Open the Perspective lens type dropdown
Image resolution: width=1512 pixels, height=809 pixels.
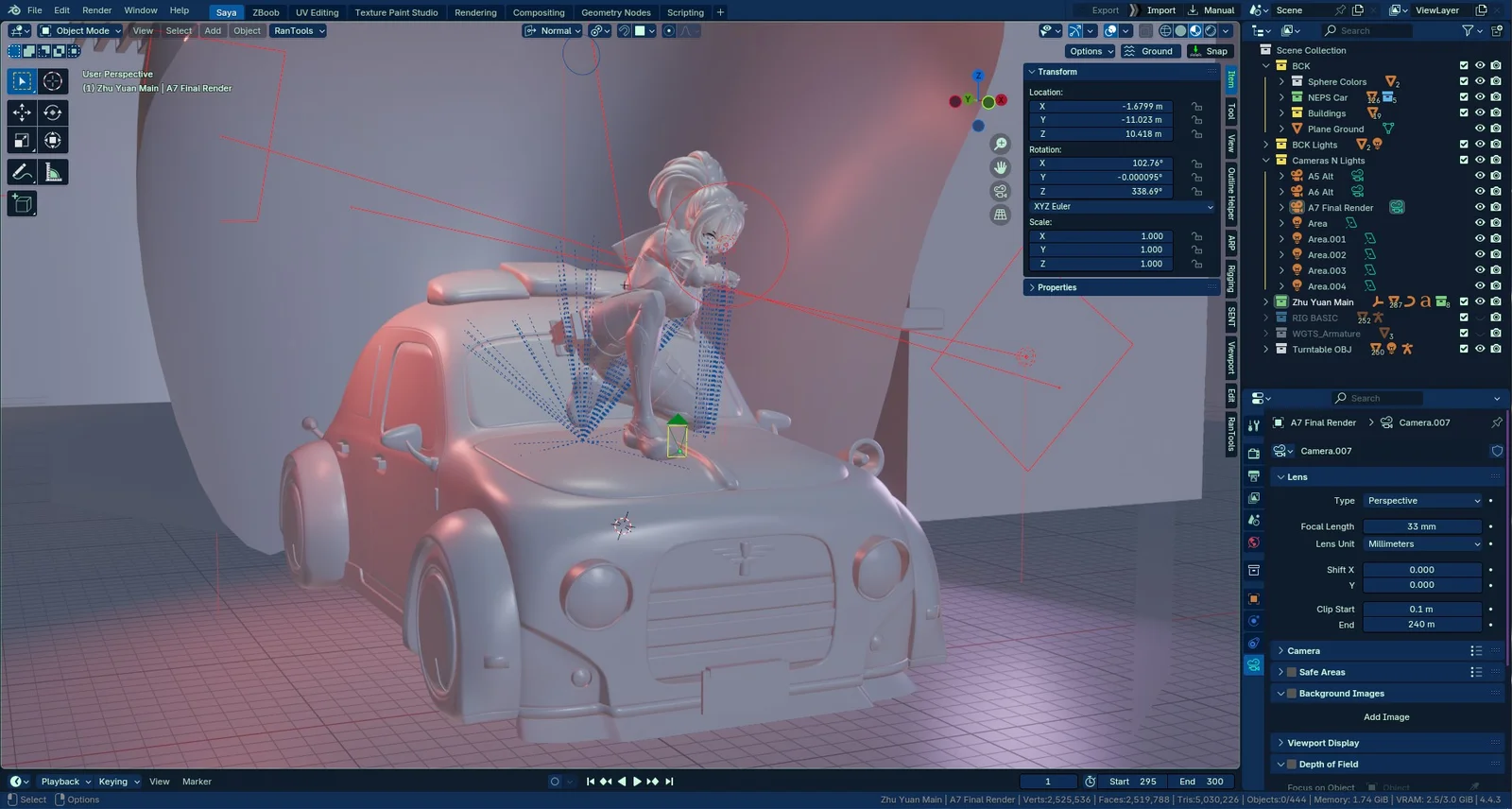coord(1422,500)
